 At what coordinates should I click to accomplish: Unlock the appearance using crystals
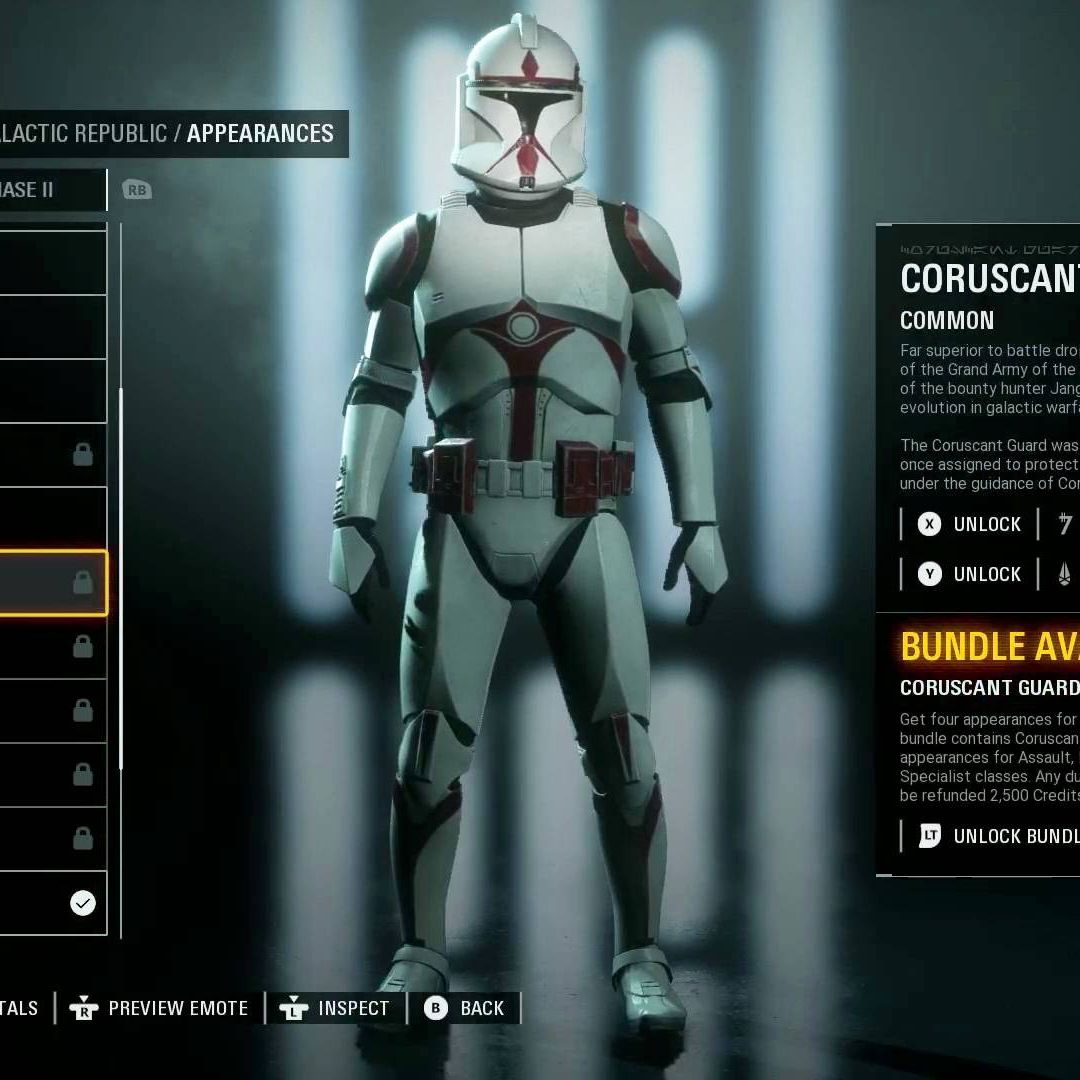[x=970, y=574]
